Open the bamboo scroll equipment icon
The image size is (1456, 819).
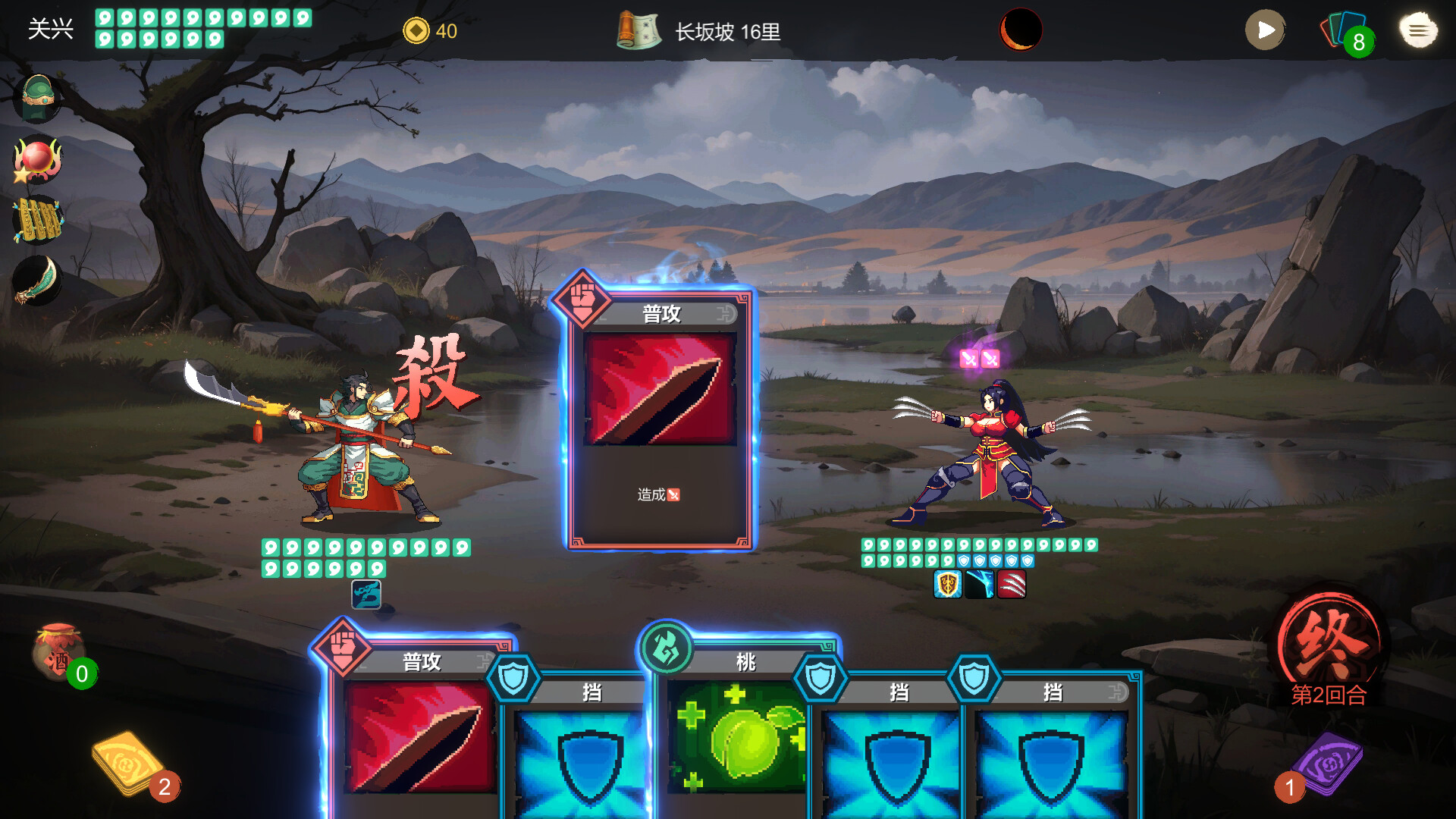(x=37, y=218)
